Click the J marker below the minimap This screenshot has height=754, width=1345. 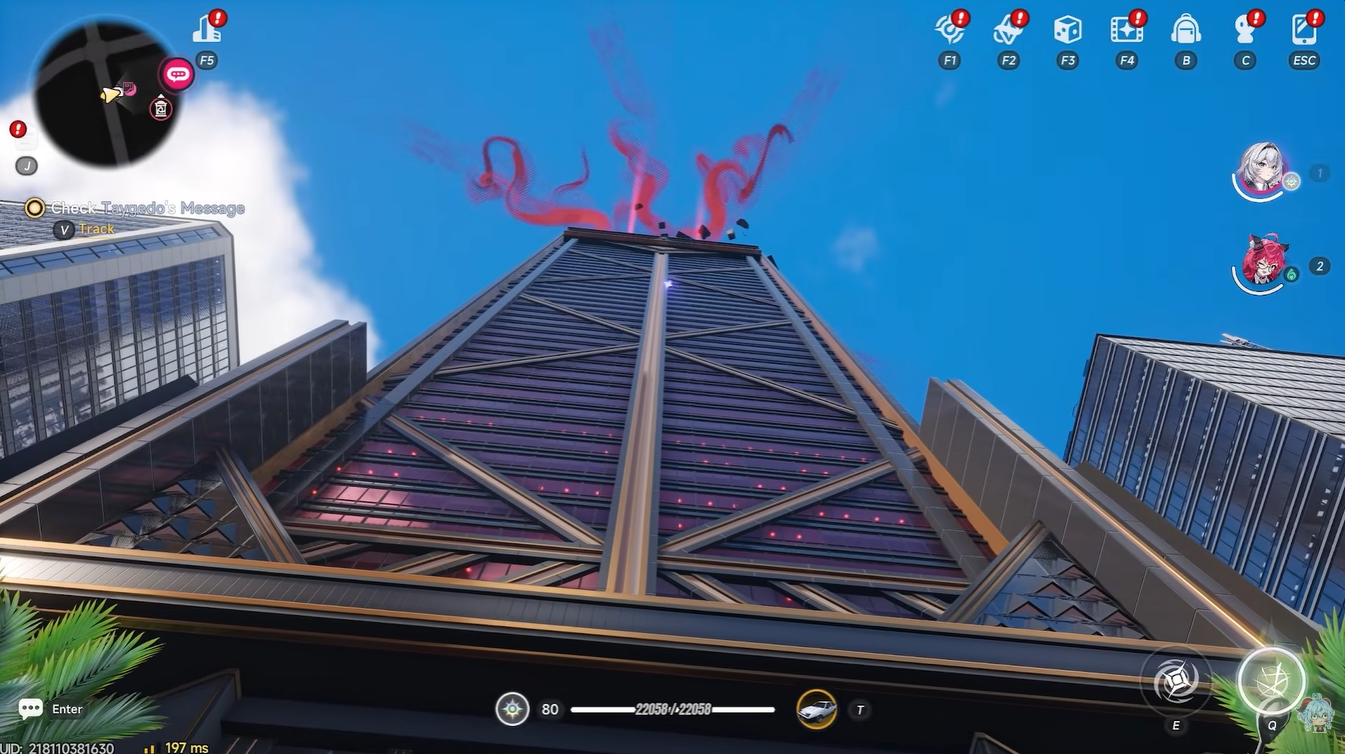click(x=24, y=165)
